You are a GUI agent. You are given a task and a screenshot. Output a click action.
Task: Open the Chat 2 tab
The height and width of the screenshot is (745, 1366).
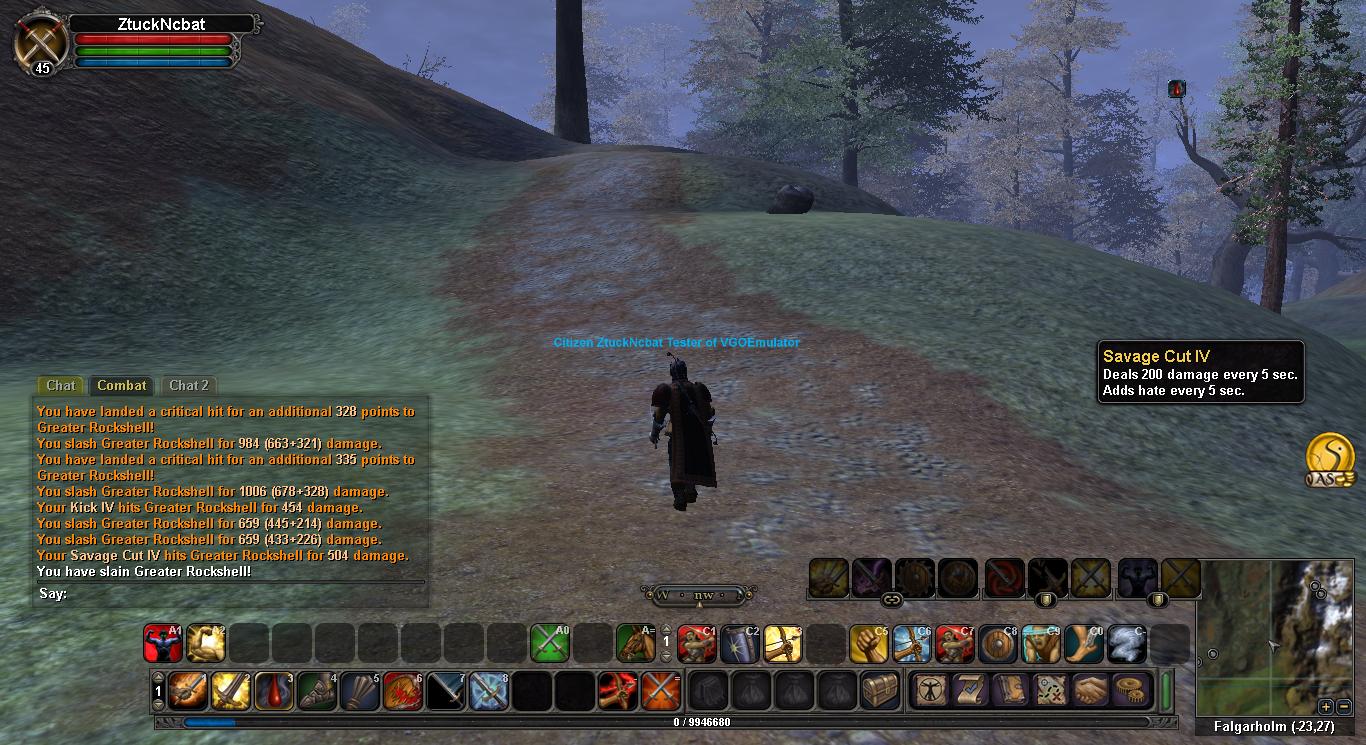[x=189, y=385]
